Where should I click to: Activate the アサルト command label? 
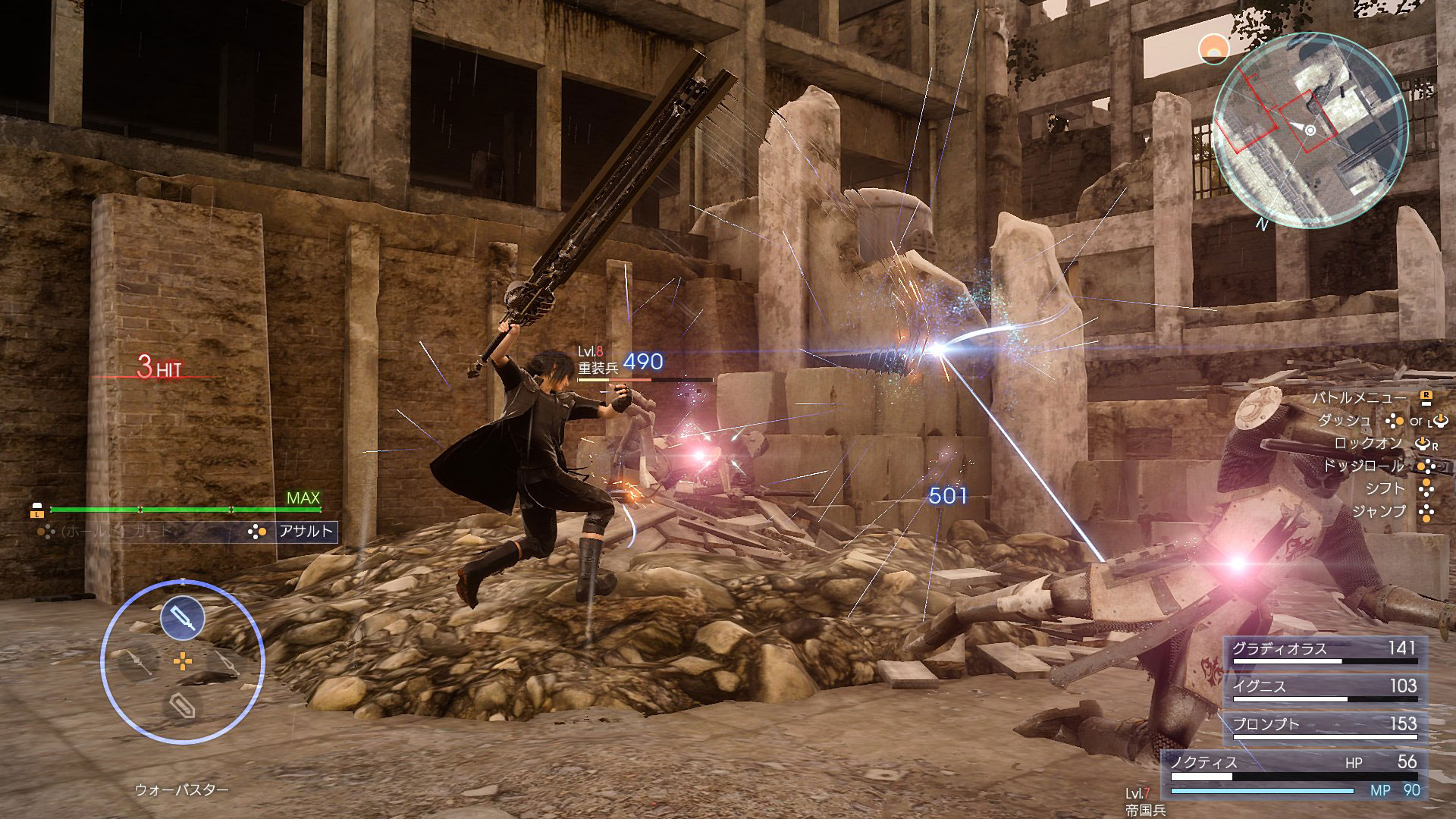coord(306,531)
